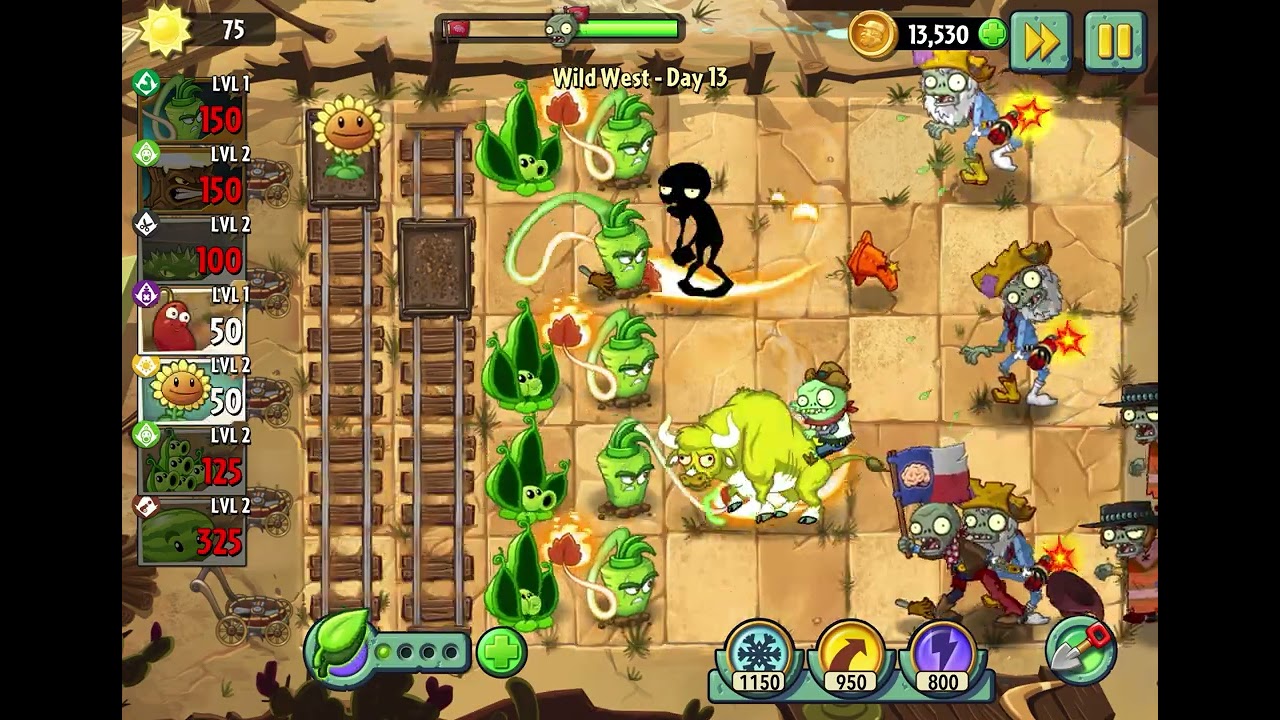The width and height of the screenshot is (1280, 720).
Task: Choose the Sunflower seed packet
Action: click(192, 391)
